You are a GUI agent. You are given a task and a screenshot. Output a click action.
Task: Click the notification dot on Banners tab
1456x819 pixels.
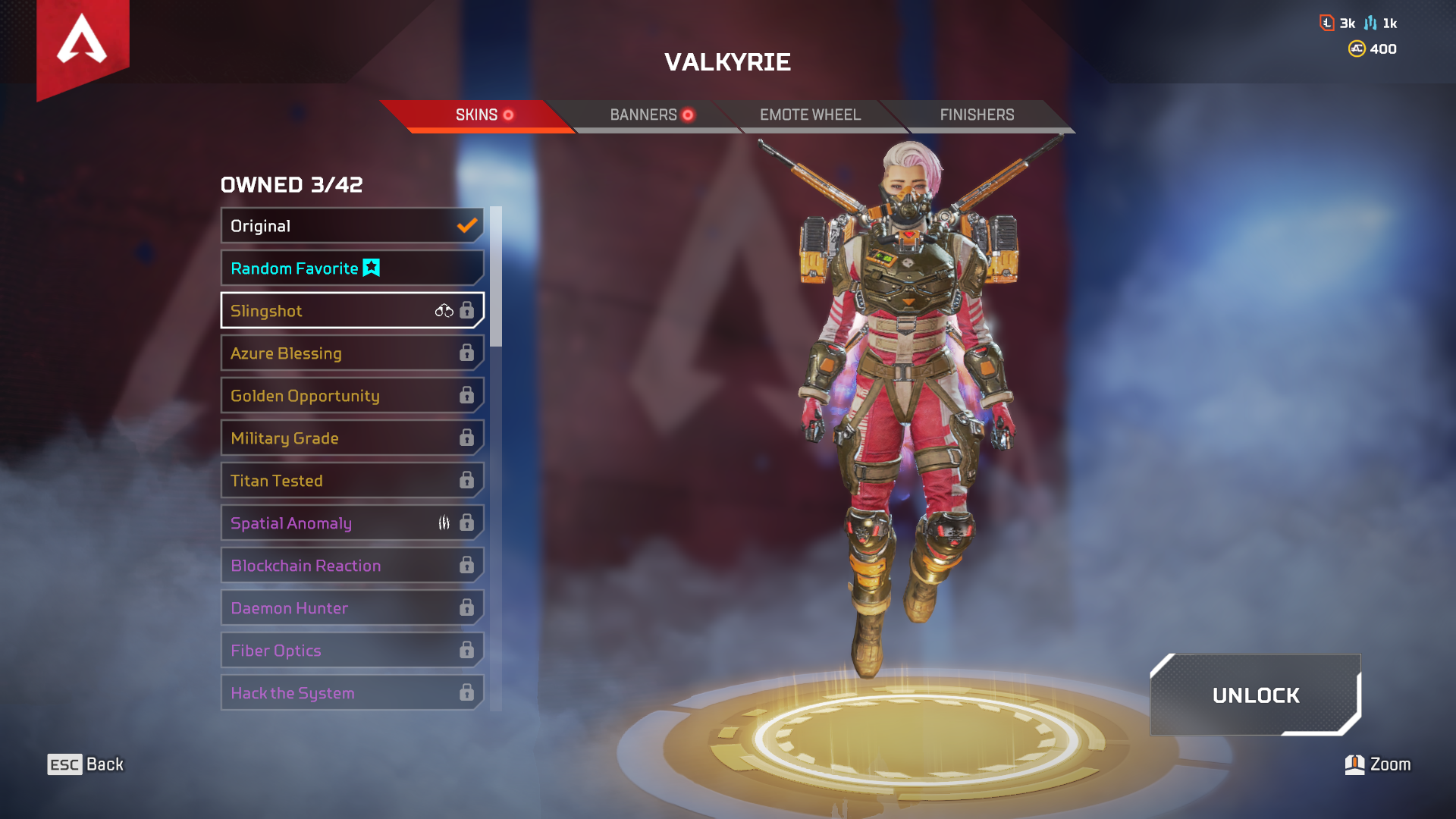click(x=689, y=115)
